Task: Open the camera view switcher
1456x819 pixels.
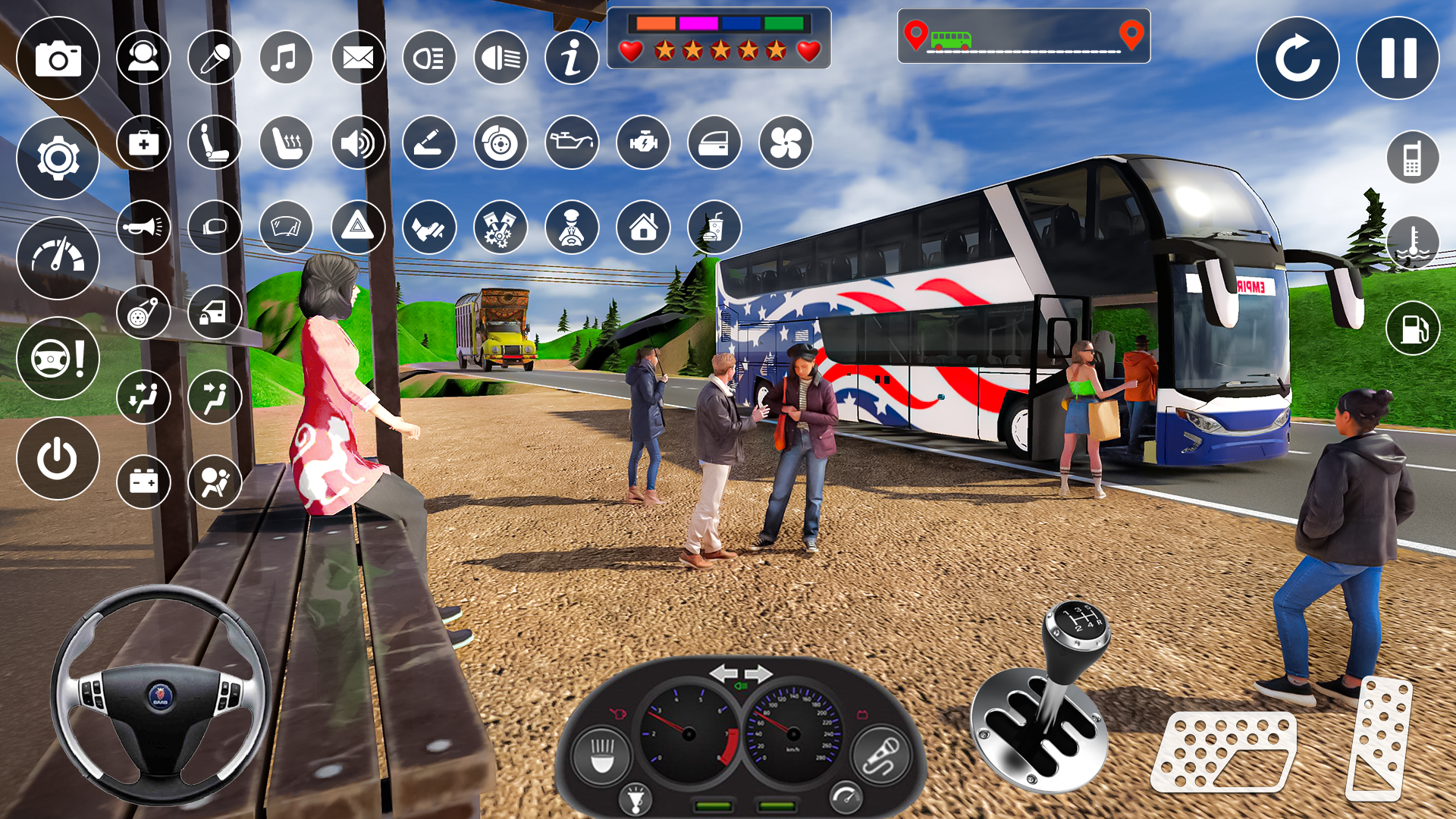Action: coord(58,58)
